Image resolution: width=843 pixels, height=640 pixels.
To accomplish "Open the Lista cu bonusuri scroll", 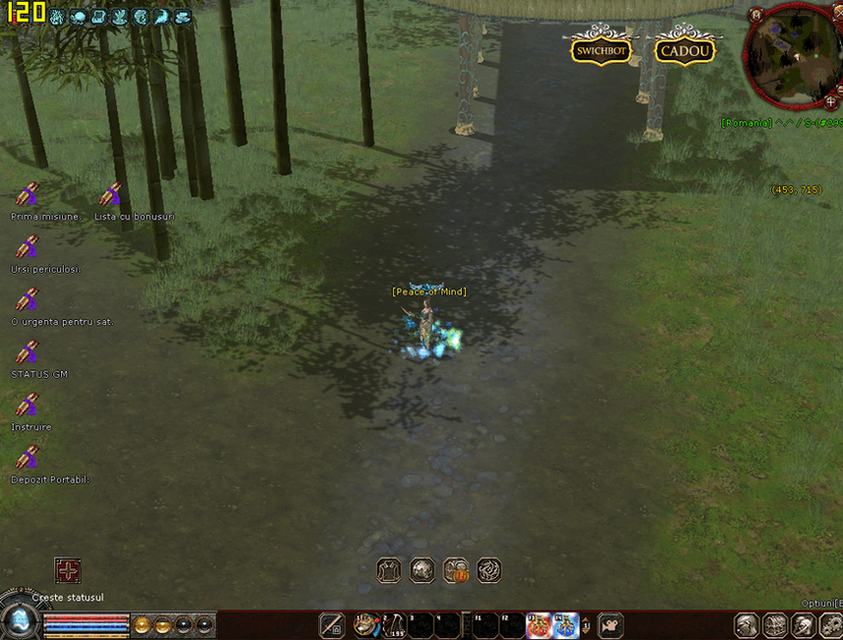I will (x=110, y=196).
